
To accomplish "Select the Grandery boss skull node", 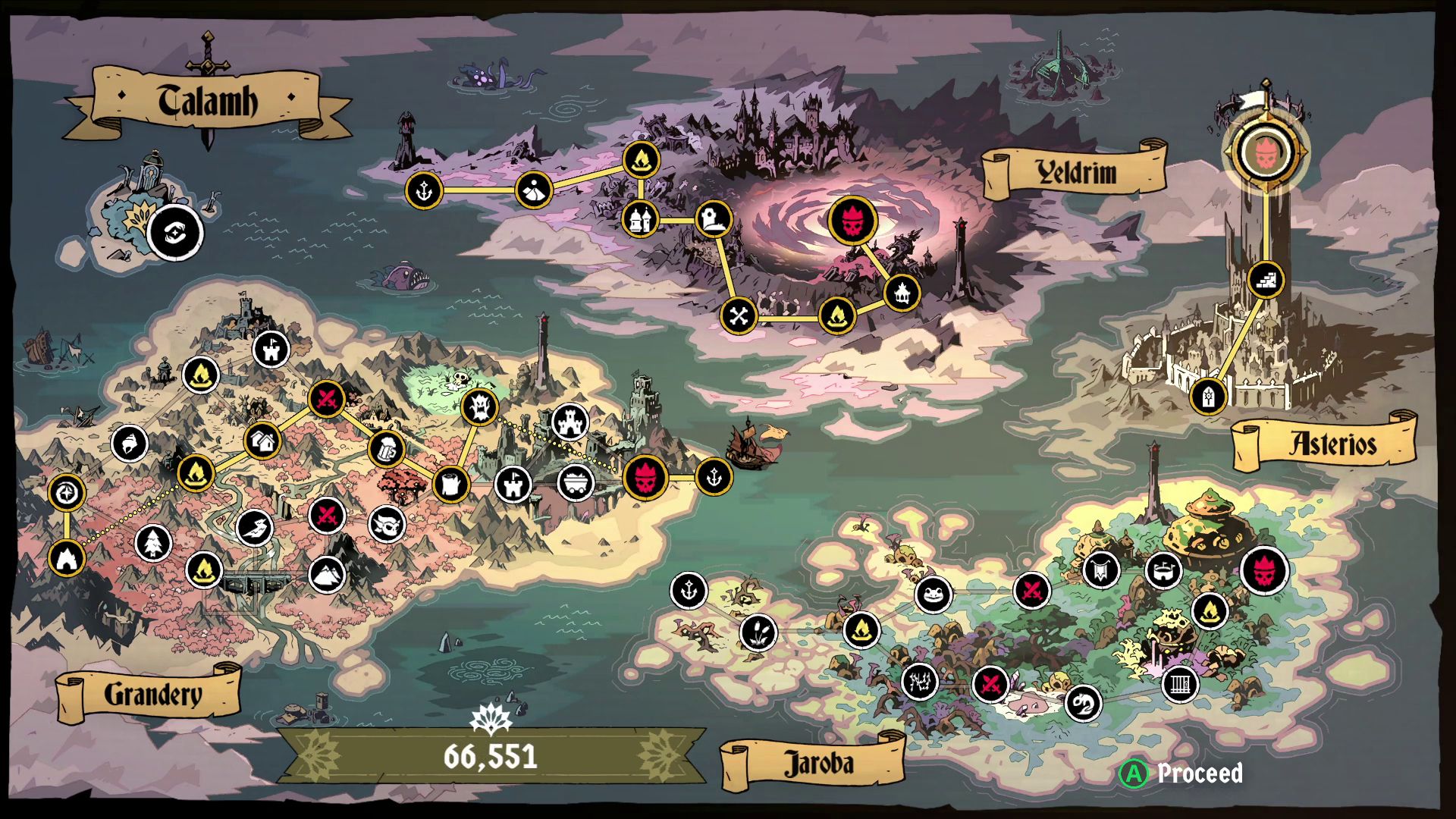I will coord(645,478).
